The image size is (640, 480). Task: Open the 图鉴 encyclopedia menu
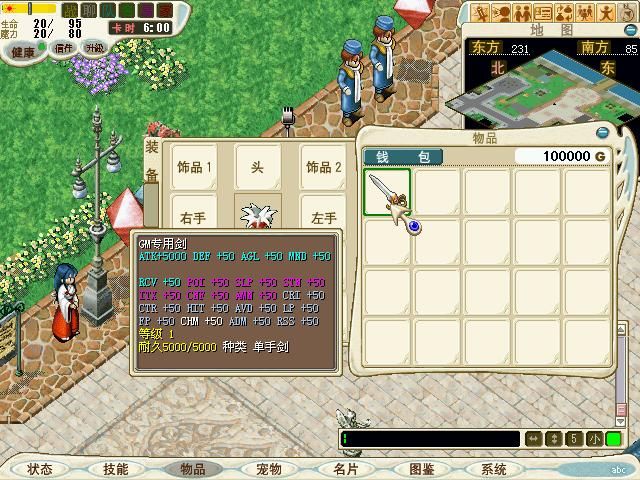420,468
